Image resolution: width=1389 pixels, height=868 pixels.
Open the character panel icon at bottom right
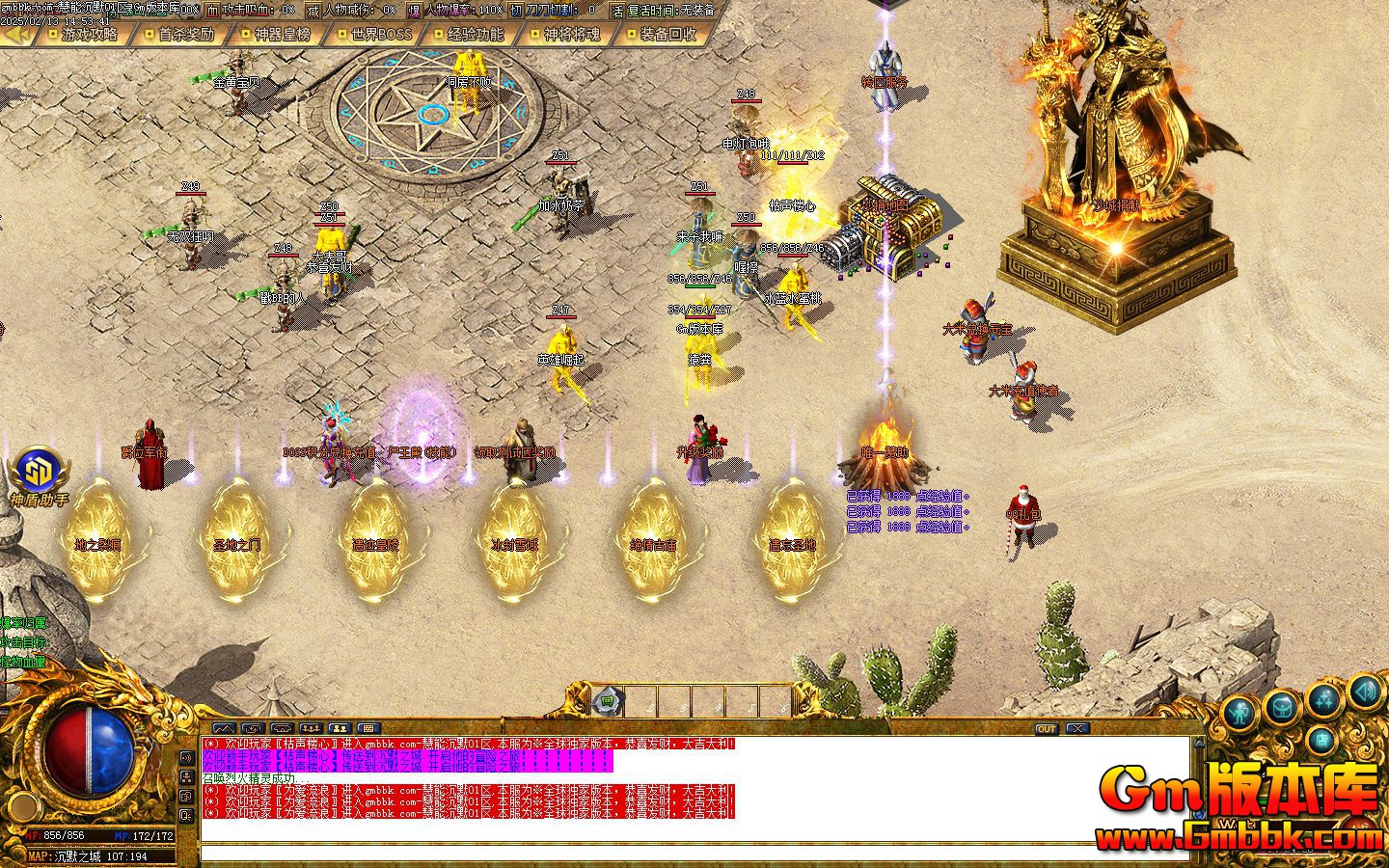(x=1241, y=714)
